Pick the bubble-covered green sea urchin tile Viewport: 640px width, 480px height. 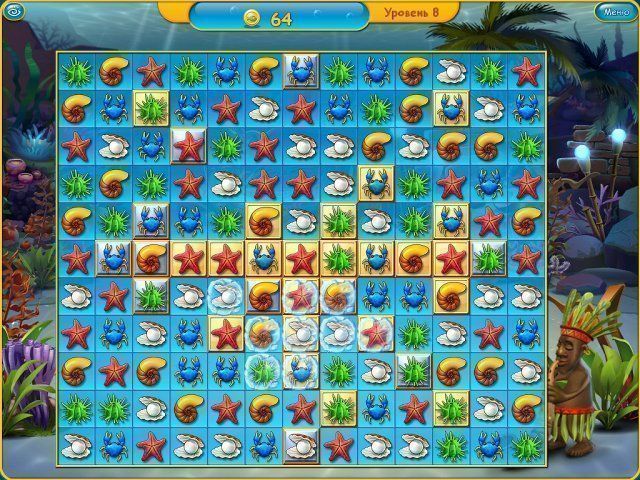pyautogui.click(x=262, y=370)
